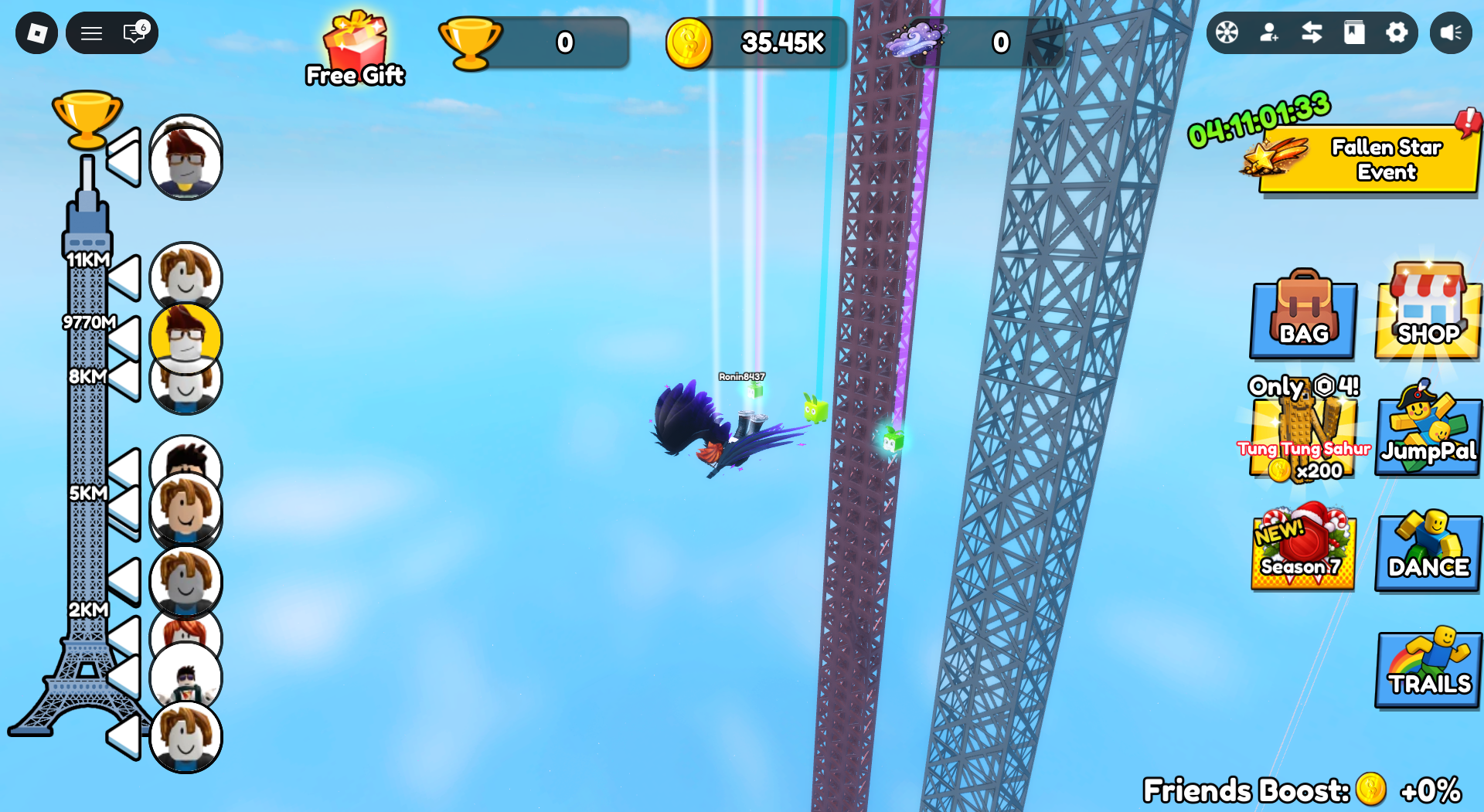Open the quest journal
1484x812 pixels.
pos(1355,33)
